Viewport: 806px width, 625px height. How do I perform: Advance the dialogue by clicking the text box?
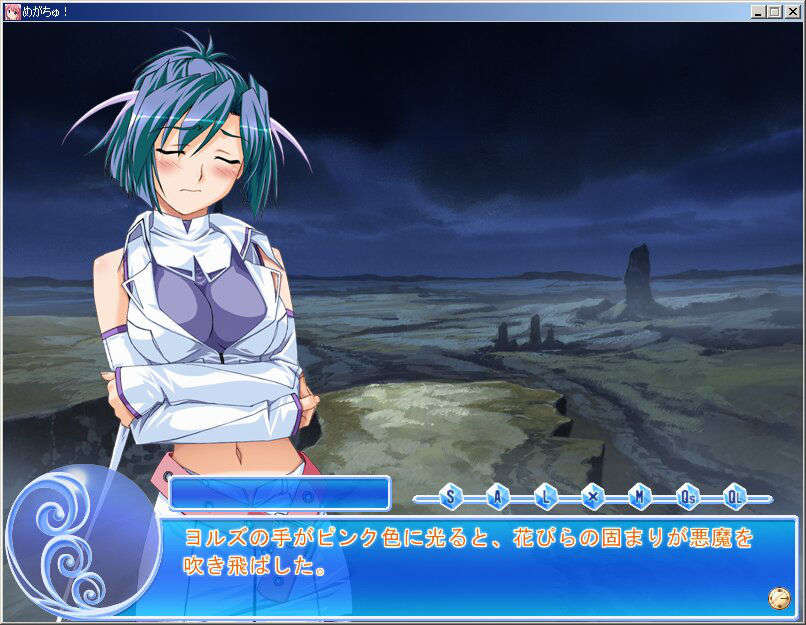pos(470,565)
